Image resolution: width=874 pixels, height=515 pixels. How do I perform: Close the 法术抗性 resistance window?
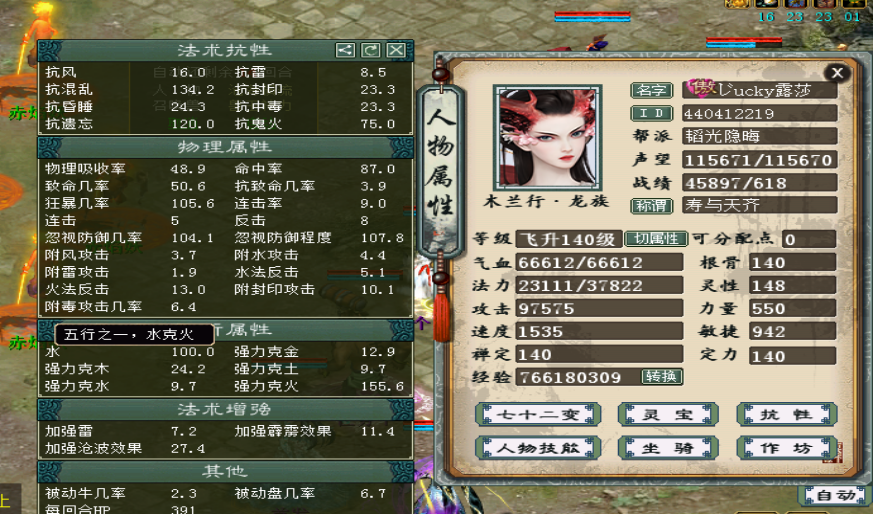[x=396, y=50]
